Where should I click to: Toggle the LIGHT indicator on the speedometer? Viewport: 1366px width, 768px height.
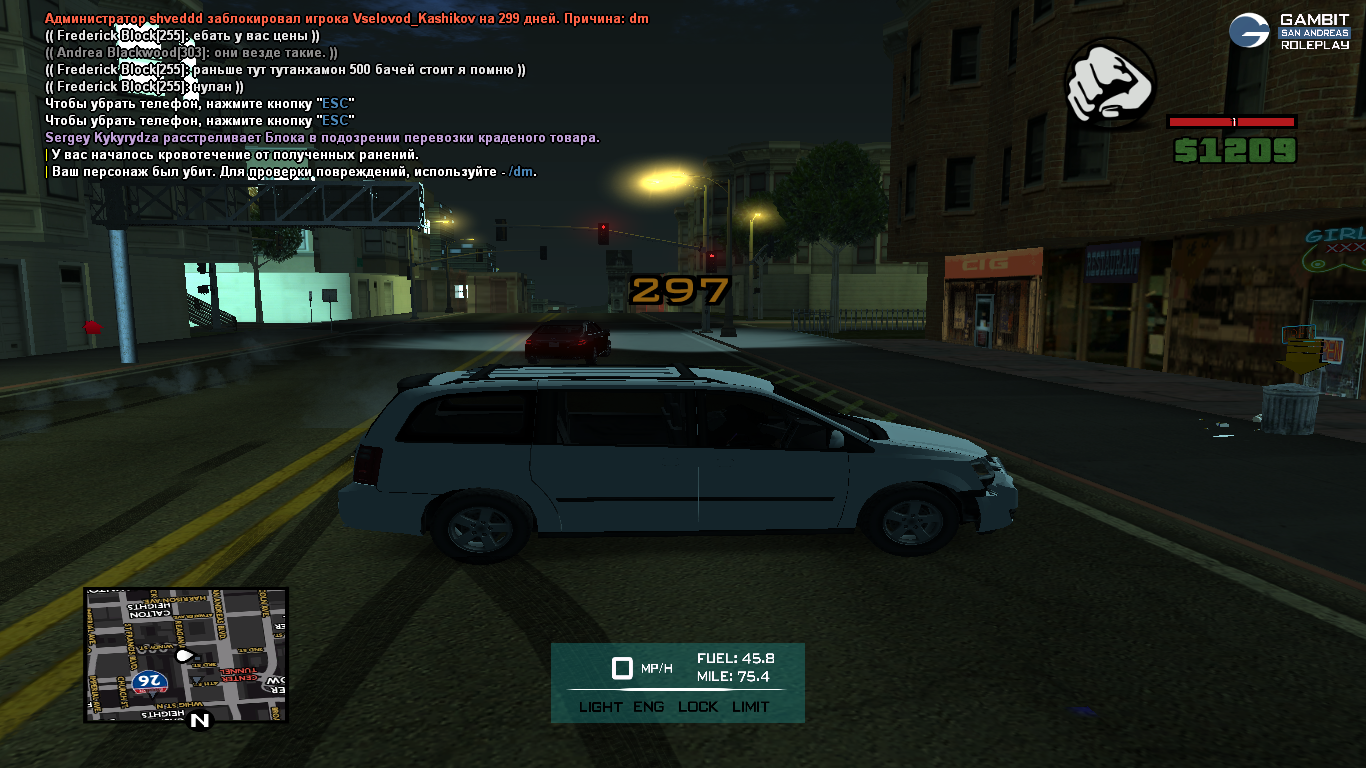[x=600, y=707]
